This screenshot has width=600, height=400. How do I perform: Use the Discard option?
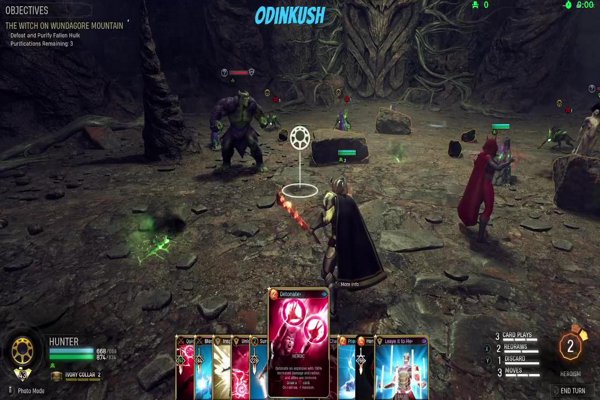tap(519, 359)
